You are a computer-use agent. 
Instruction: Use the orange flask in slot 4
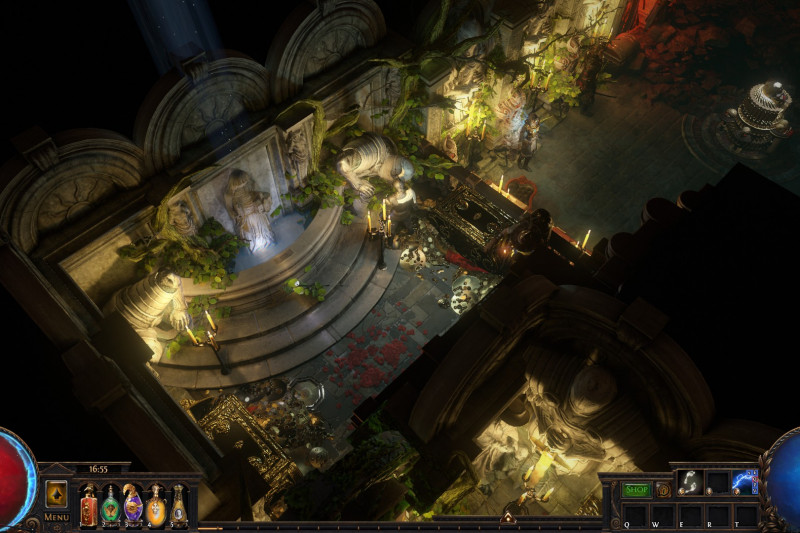[155, 504]
